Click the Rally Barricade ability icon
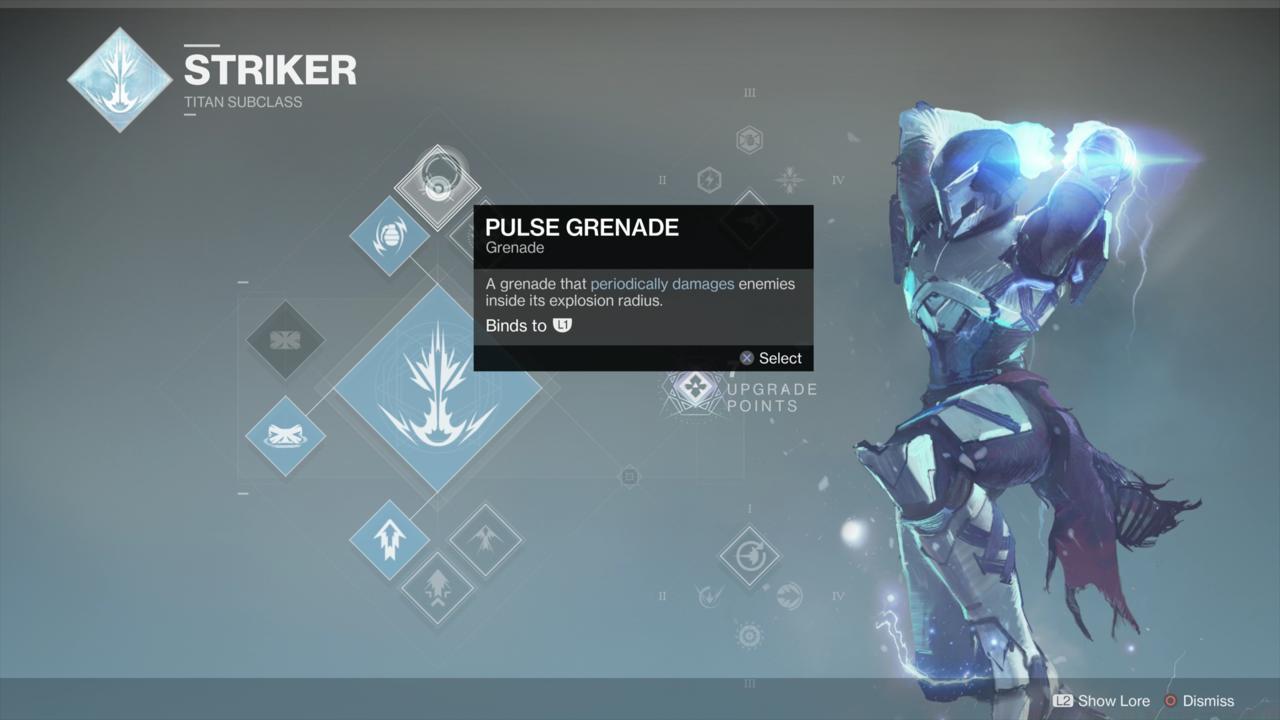 point(285,437)
